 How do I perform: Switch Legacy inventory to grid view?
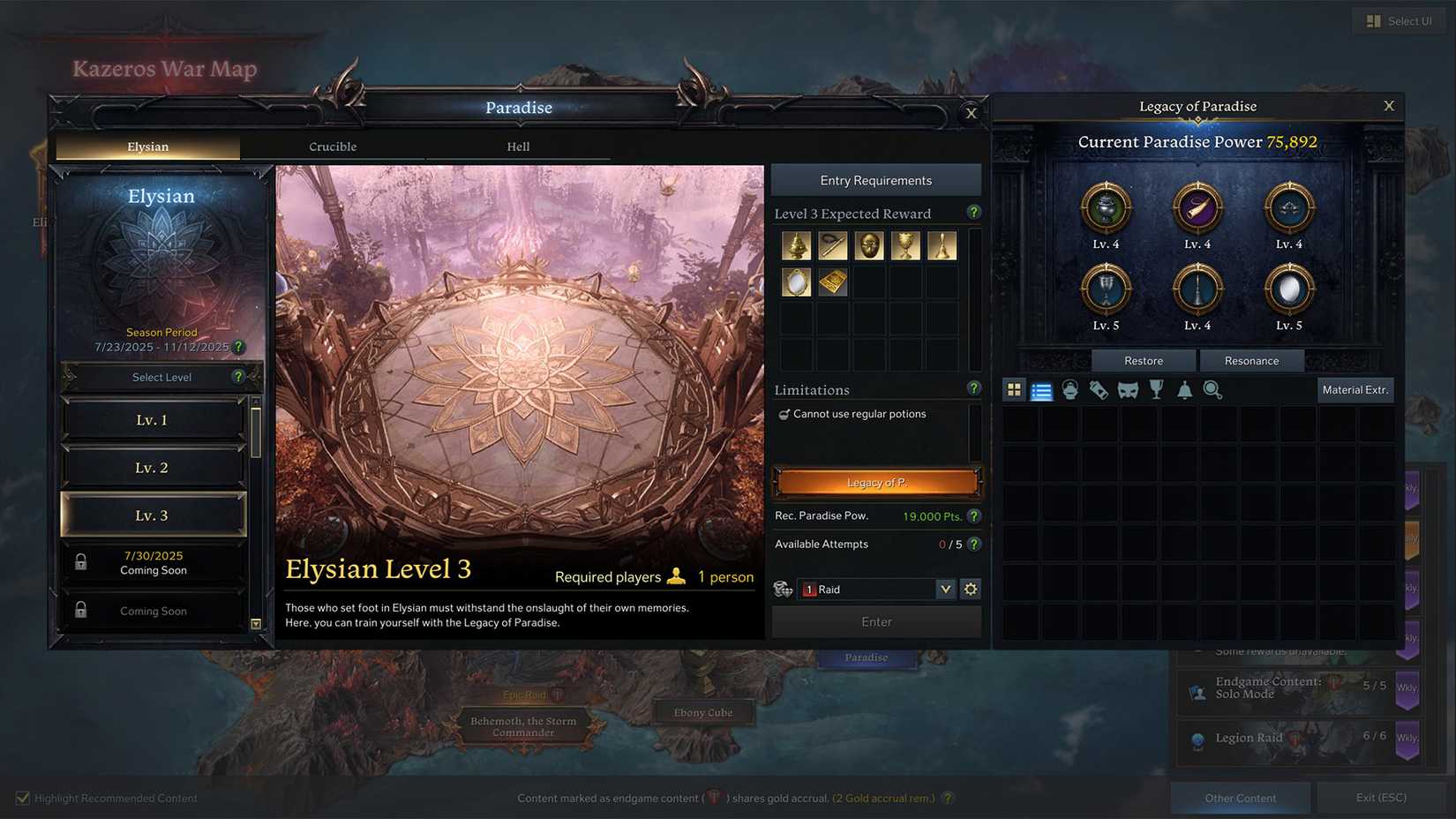1013,389
